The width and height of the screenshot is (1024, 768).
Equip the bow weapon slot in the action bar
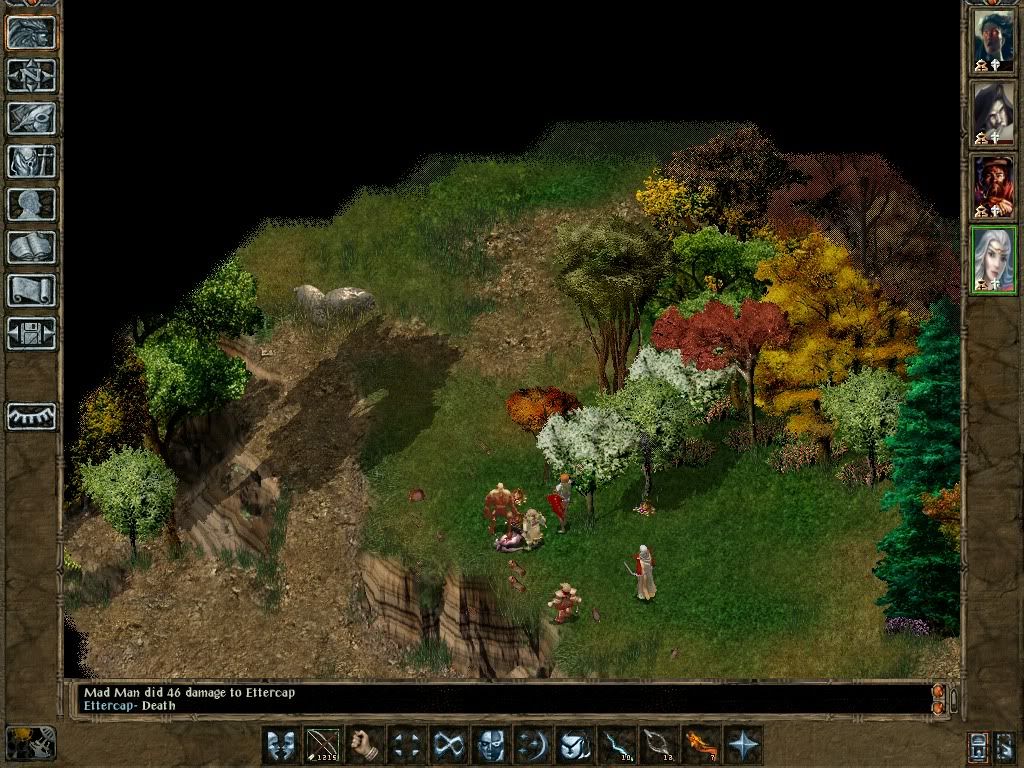322,745
